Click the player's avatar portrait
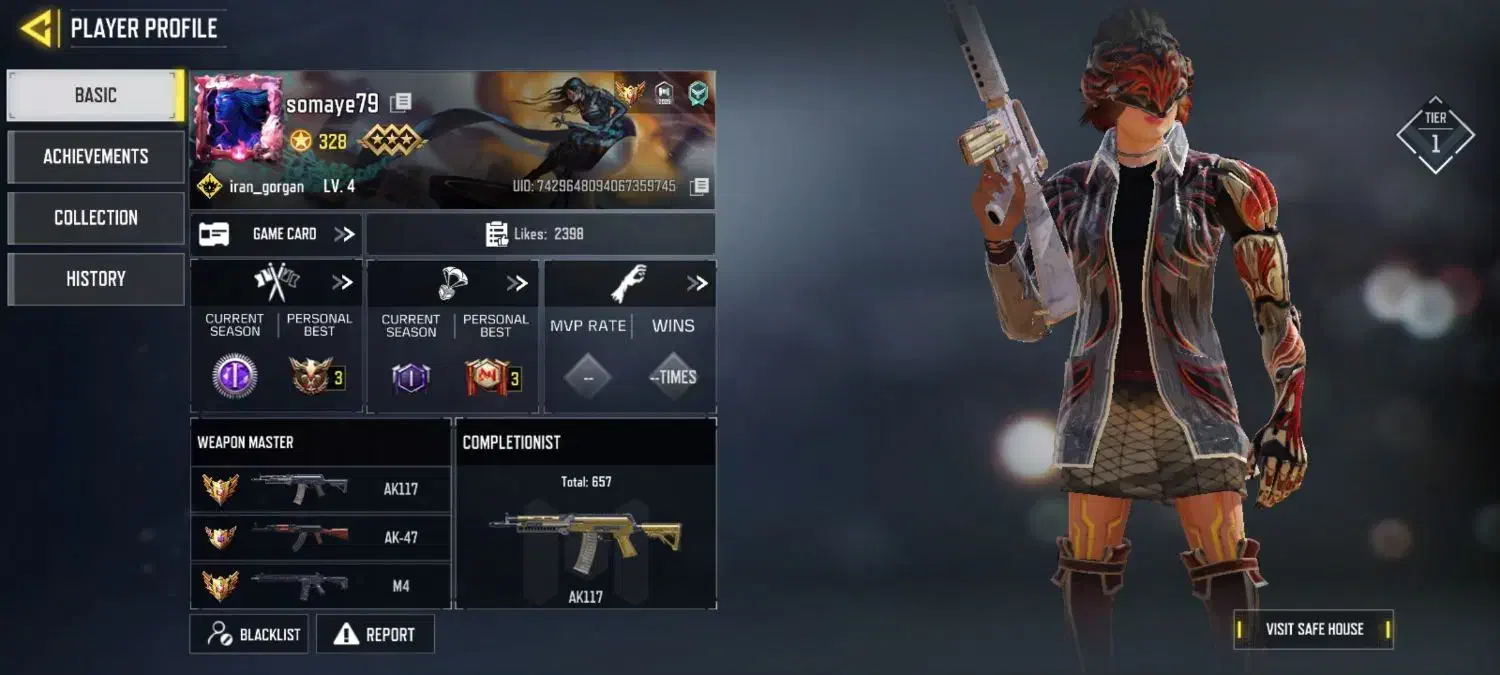Image resolution: width=1500 pixels, height=675 pixels. (x=238, y=118)
